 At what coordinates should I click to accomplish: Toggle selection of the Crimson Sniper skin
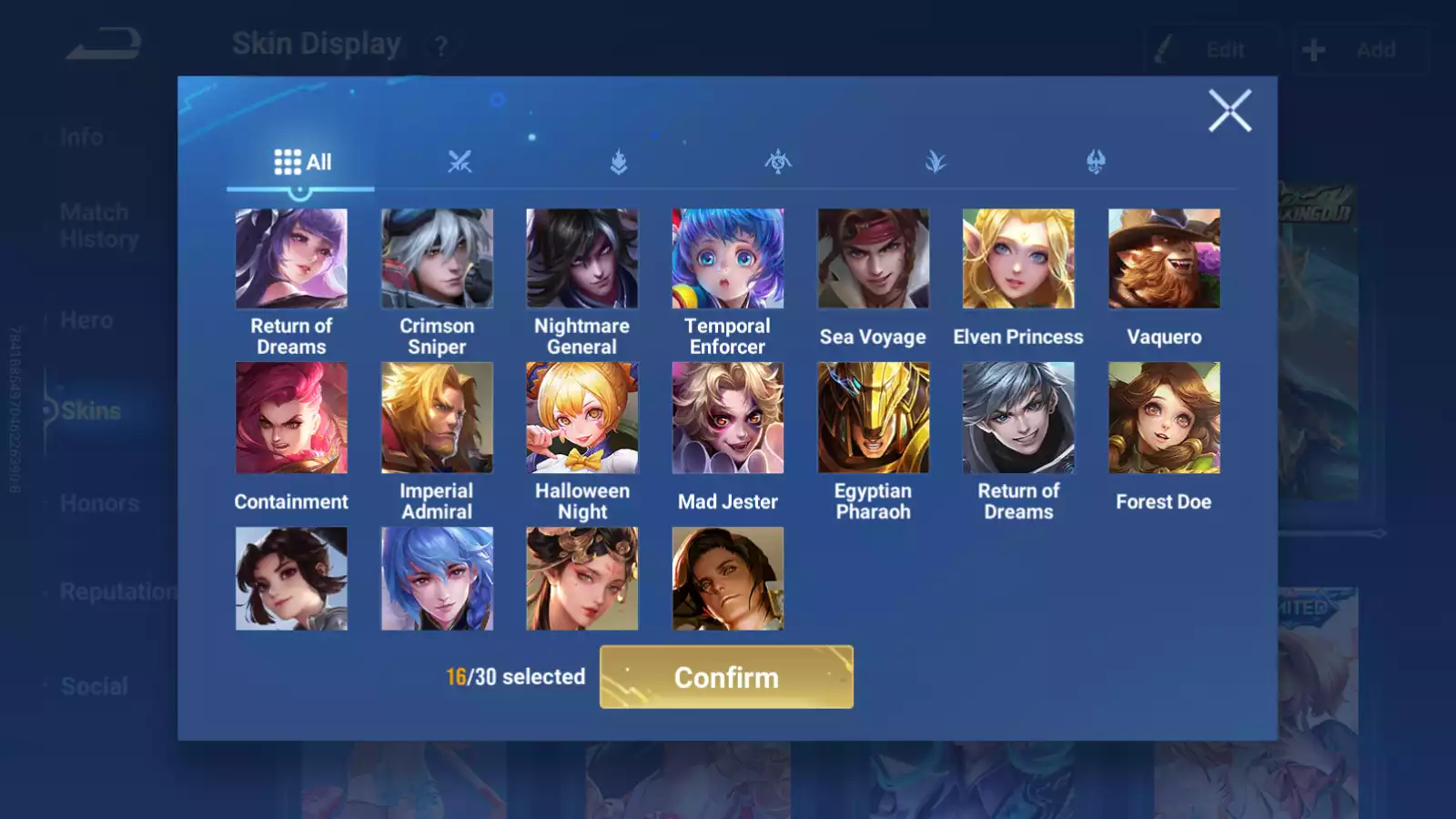pos(437,257)
